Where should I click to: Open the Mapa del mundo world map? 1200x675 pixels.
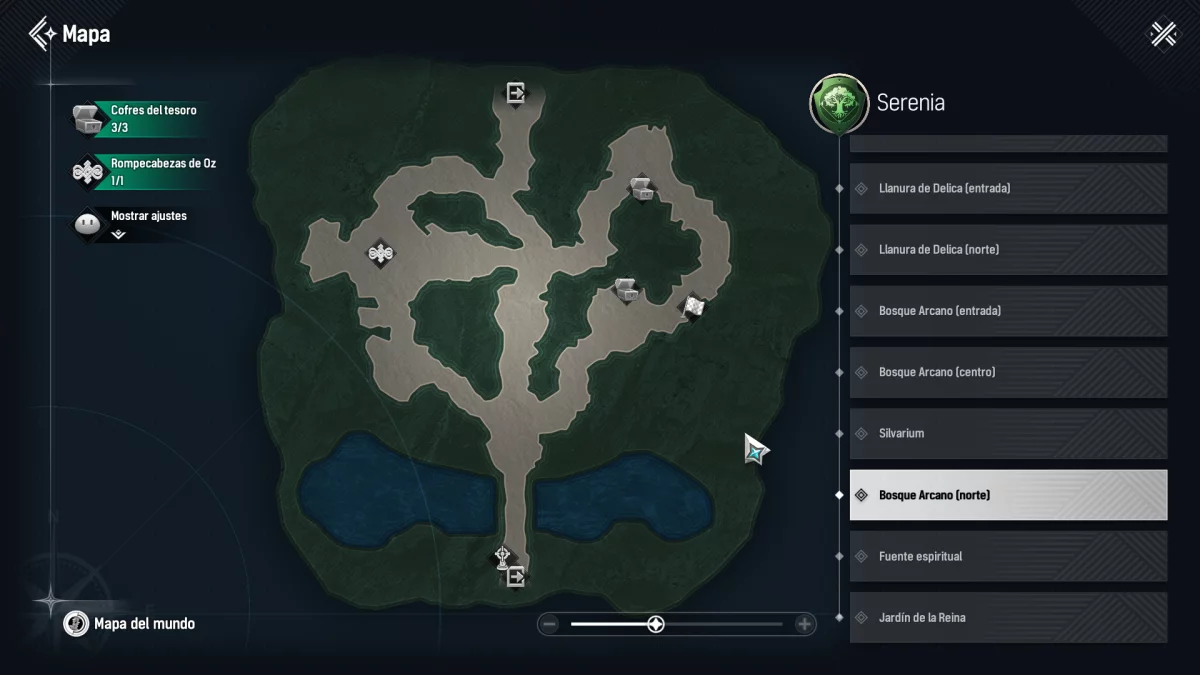pos(130,624)
